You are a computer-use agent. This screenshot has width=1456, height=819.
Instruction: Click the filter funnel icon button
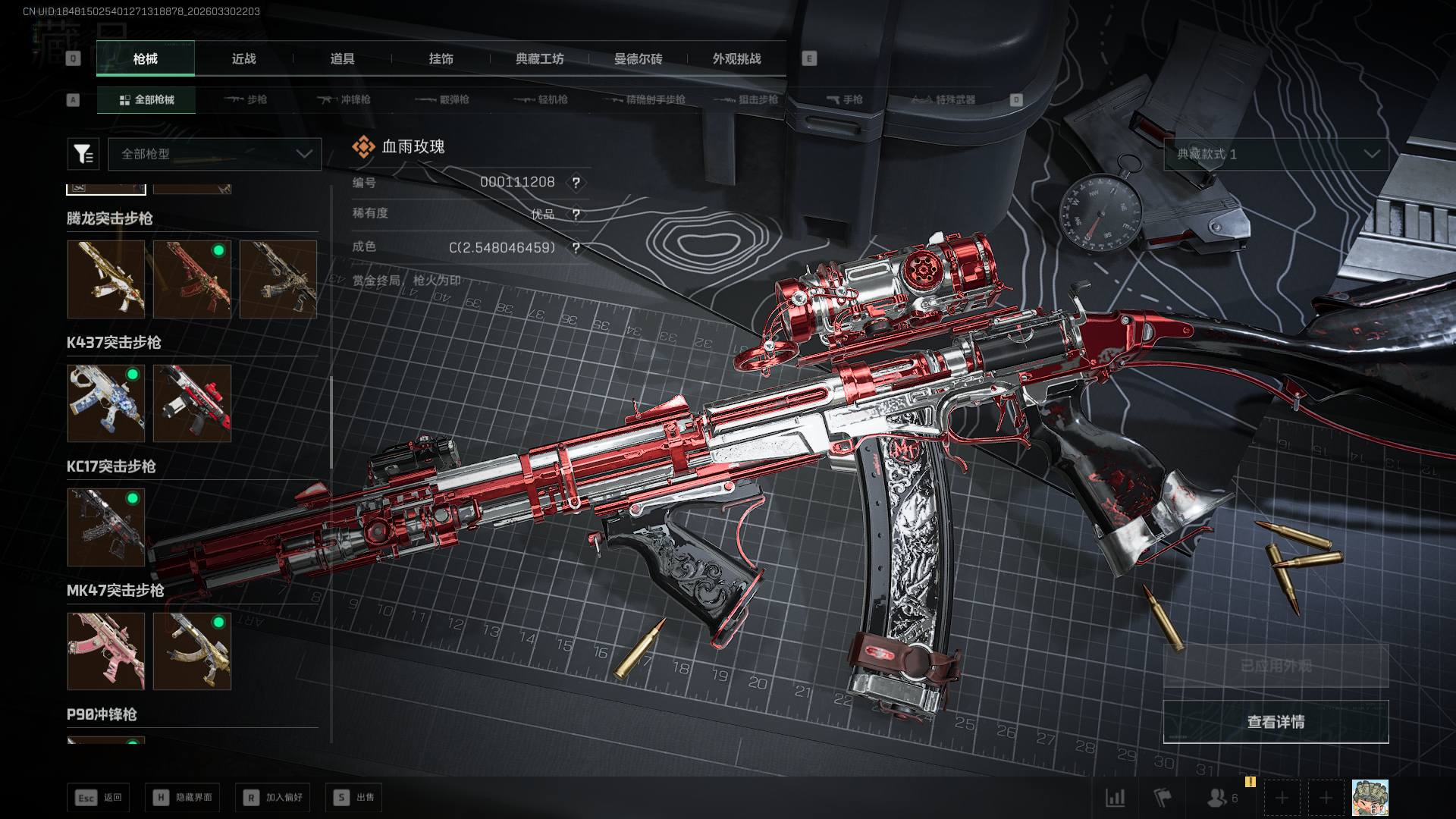click(83, 154)
